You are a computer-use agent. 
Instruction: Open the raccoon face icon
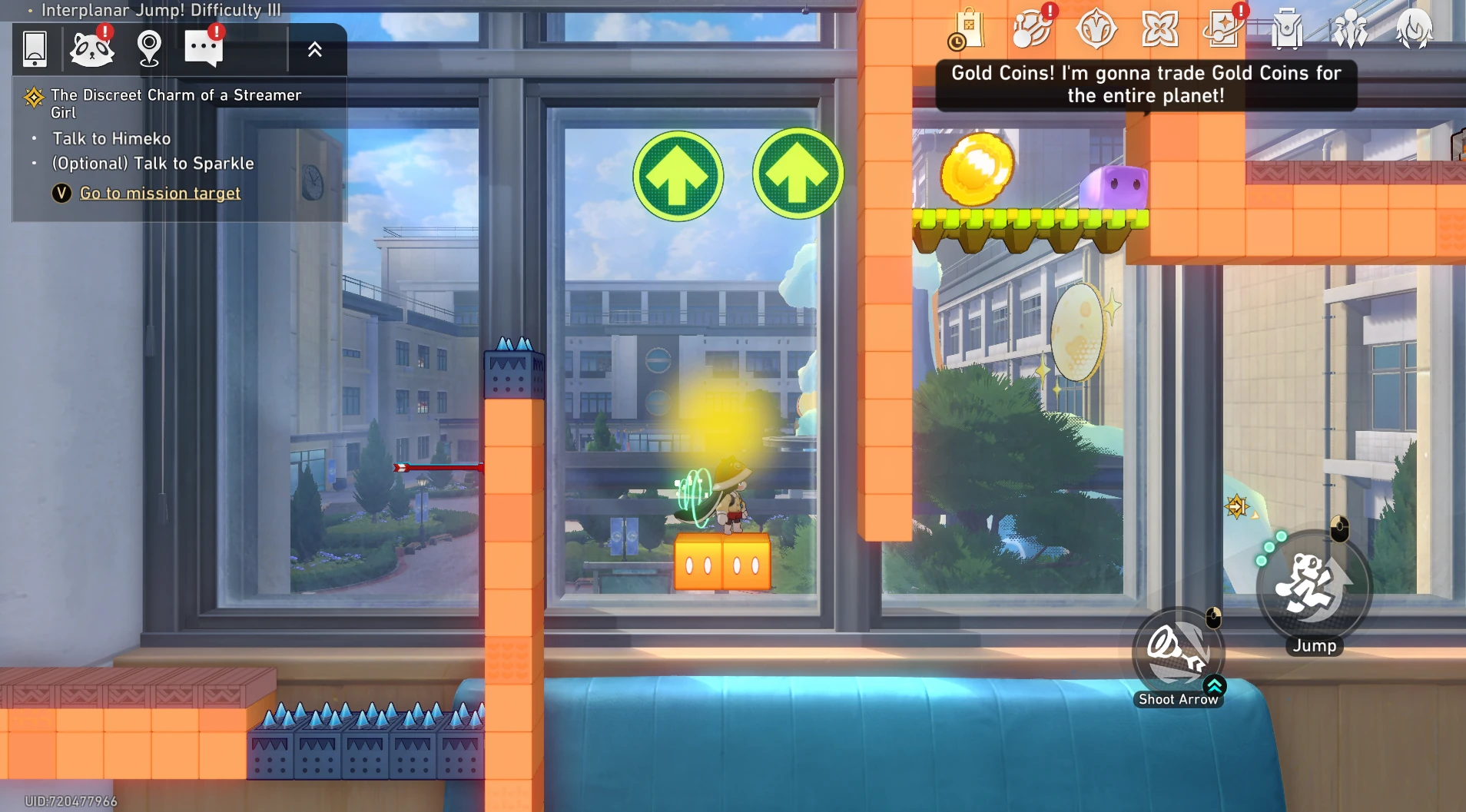tap(92, 49)
